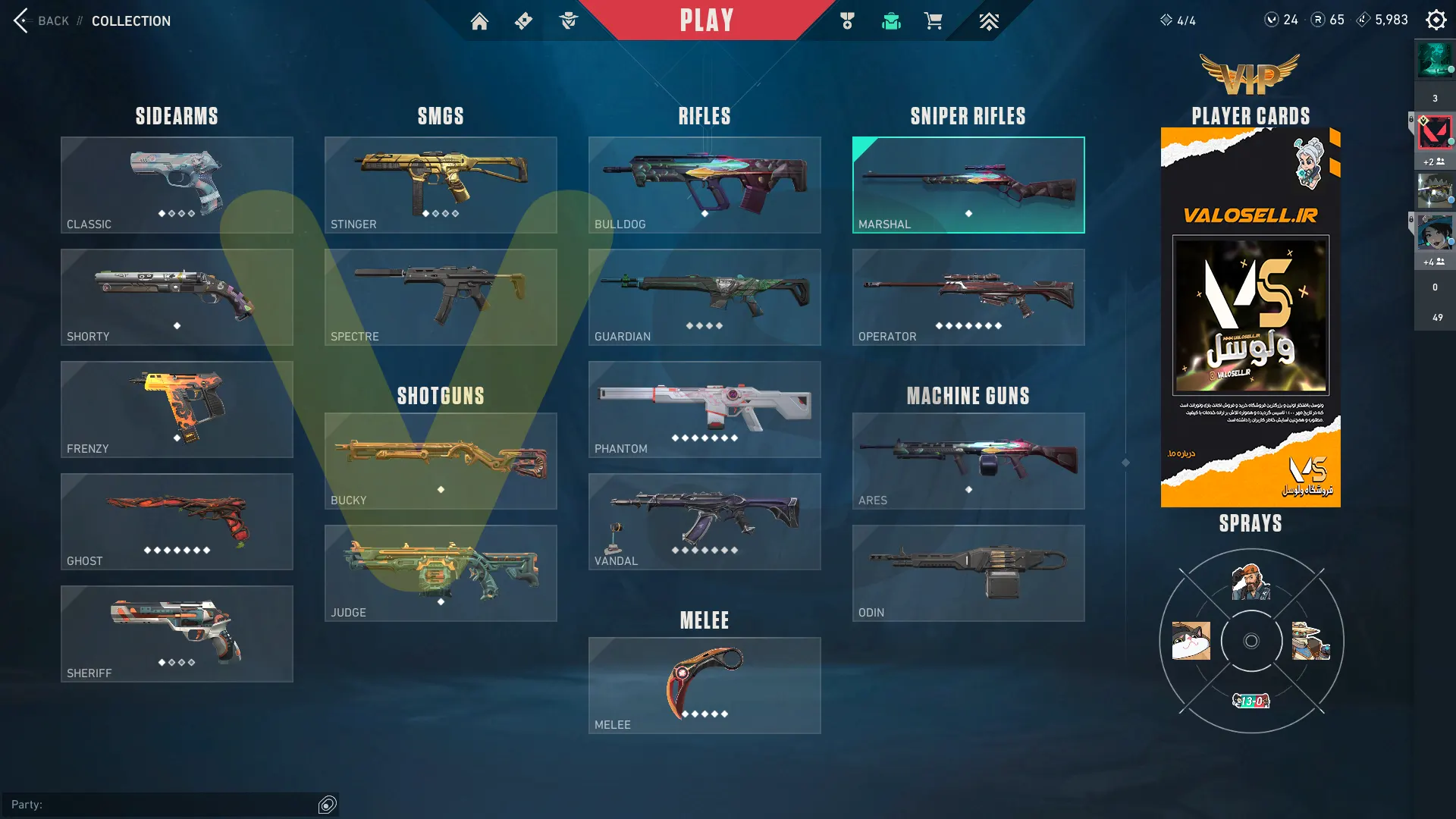Viewport: 1456px width, 819px height.
Task: Open the Operator sniper slot
Action: click(968, 297)
